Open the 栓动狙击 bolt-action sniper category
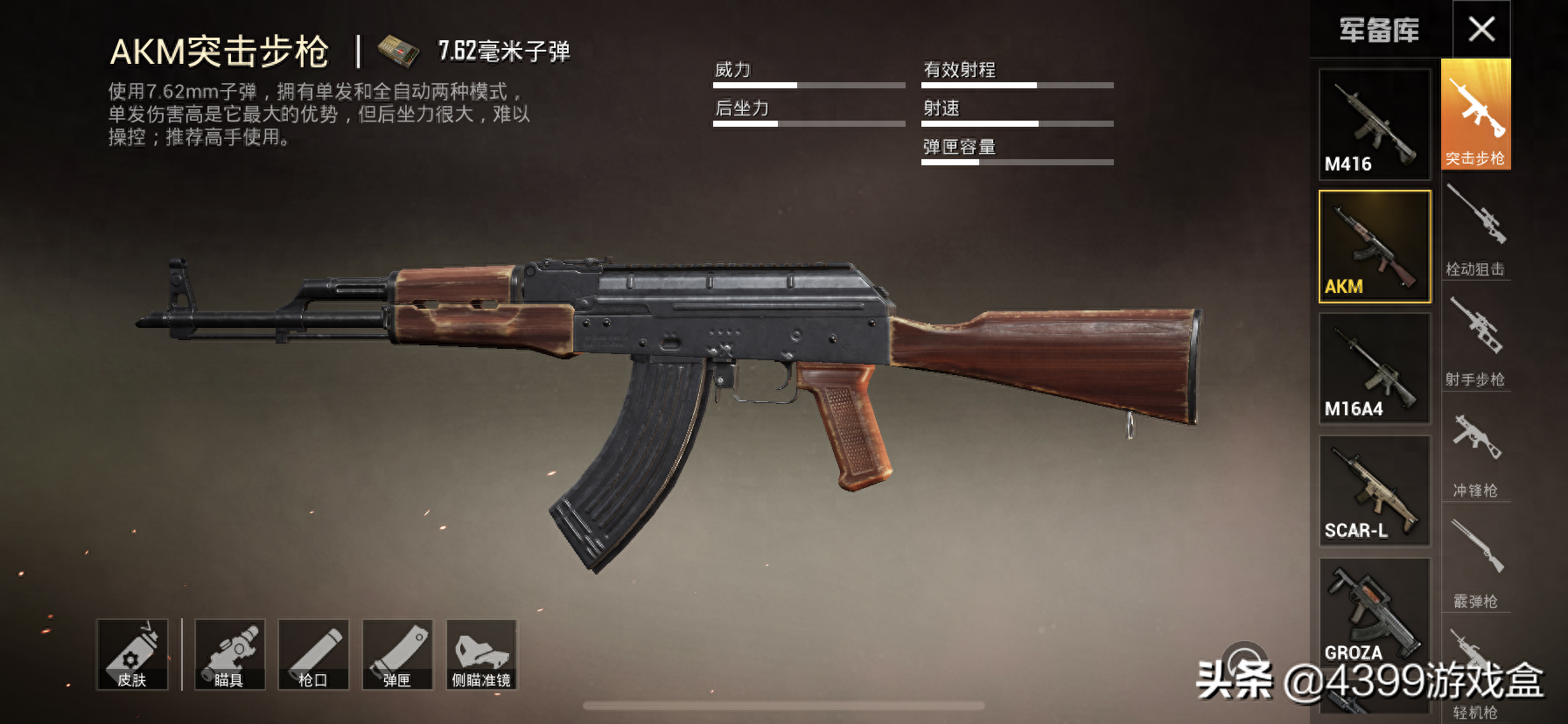Screen dimensions: 1568x724 click(x=1475, y=231)
